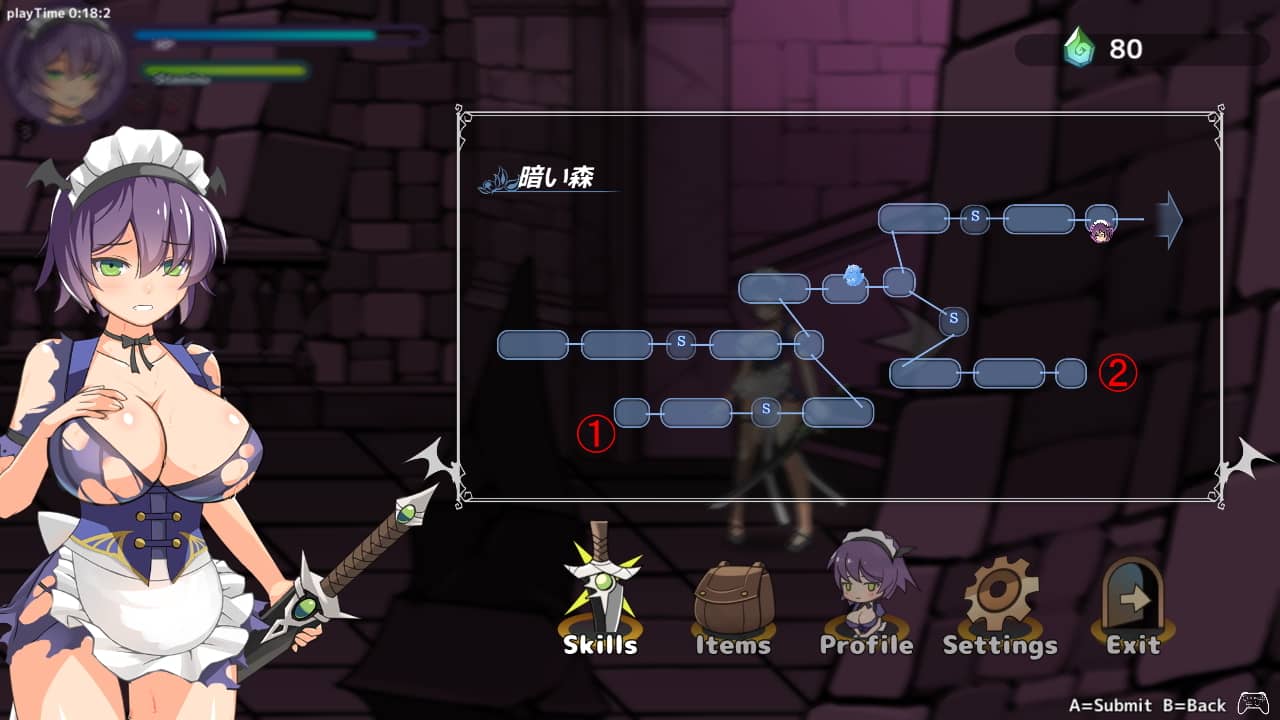Viewport: 1280px width, 720px height.
Task: Click the S node between ② route branches
Action: pos(952,321)
